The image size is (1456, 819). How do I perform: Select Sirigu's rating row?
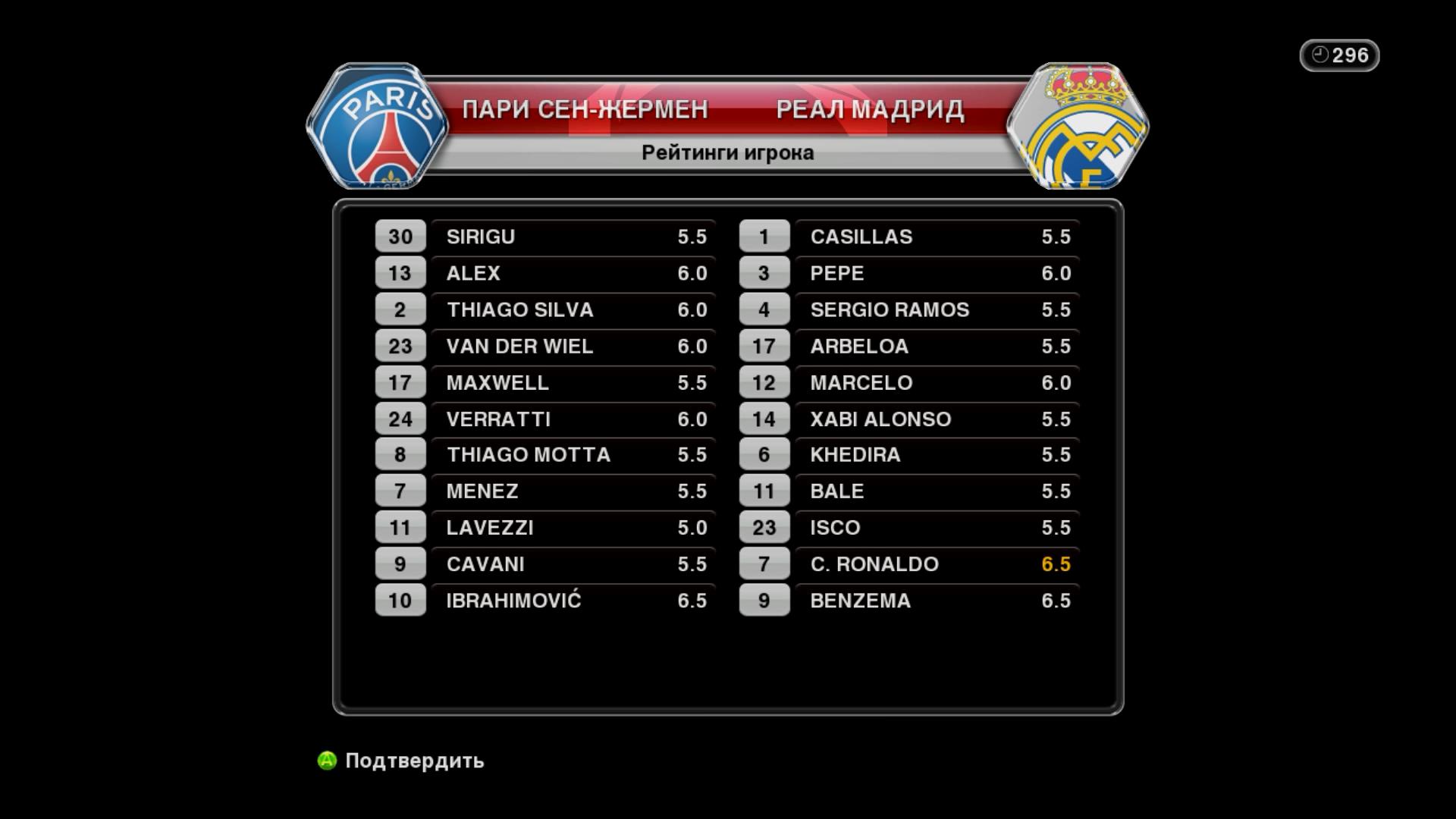[x=573, y=237]
